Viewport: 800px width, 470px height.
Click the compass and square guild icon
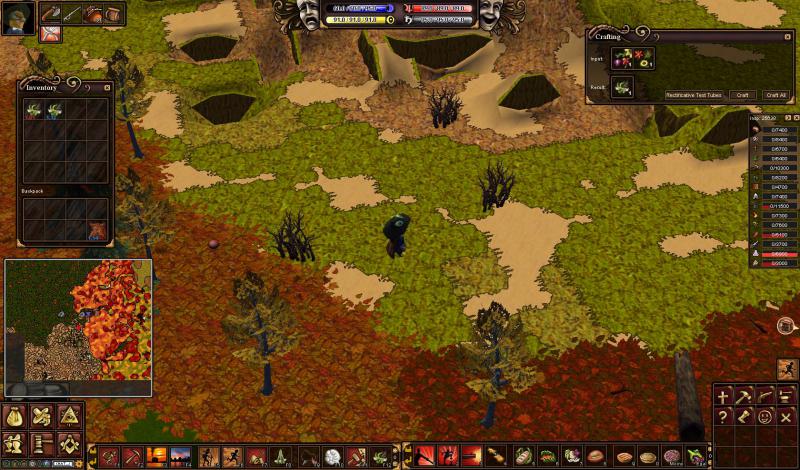[x=69, y=442]
